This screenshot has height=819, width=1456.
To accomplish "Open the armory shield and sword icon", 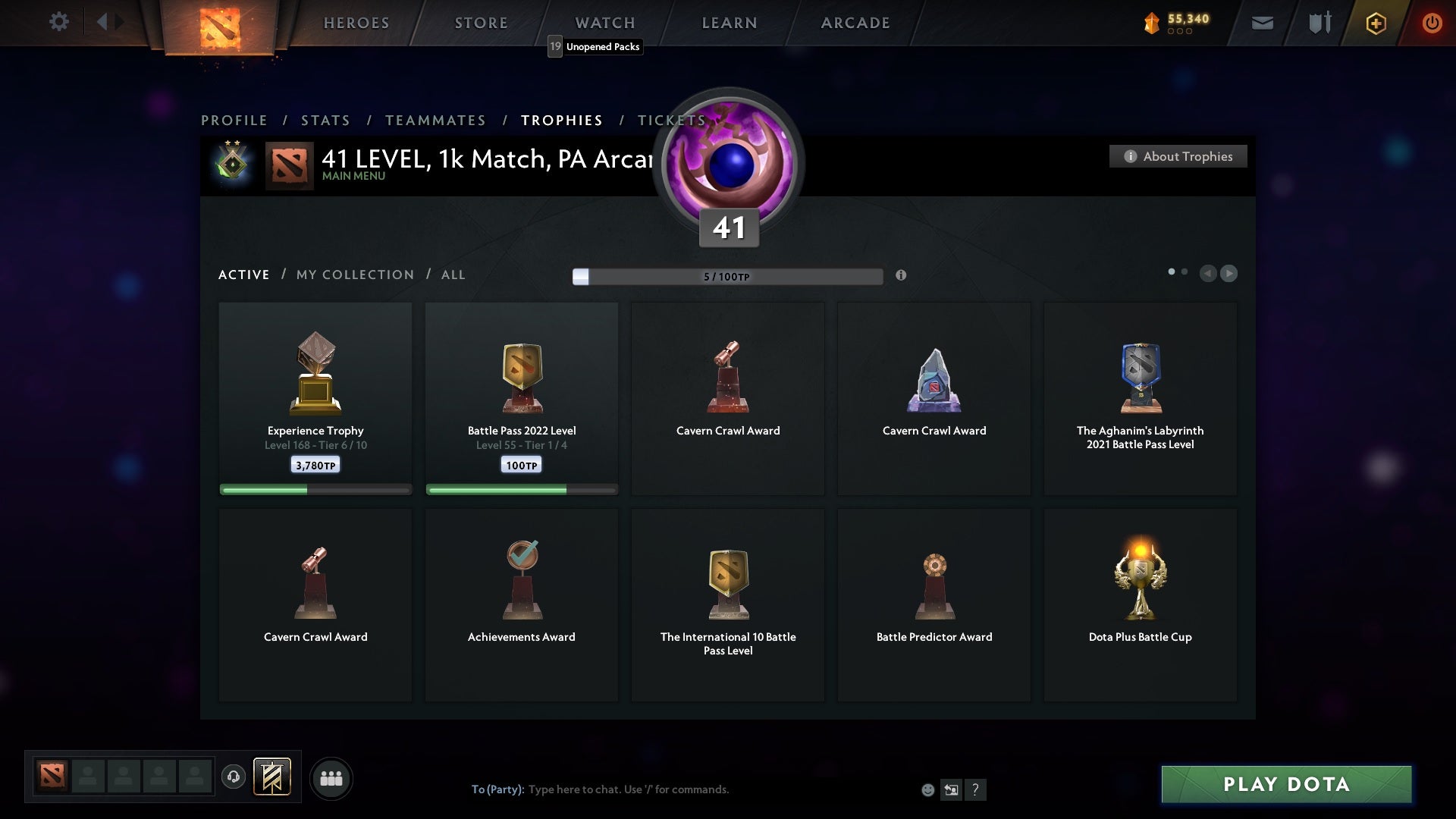I will coord(1319,23).
